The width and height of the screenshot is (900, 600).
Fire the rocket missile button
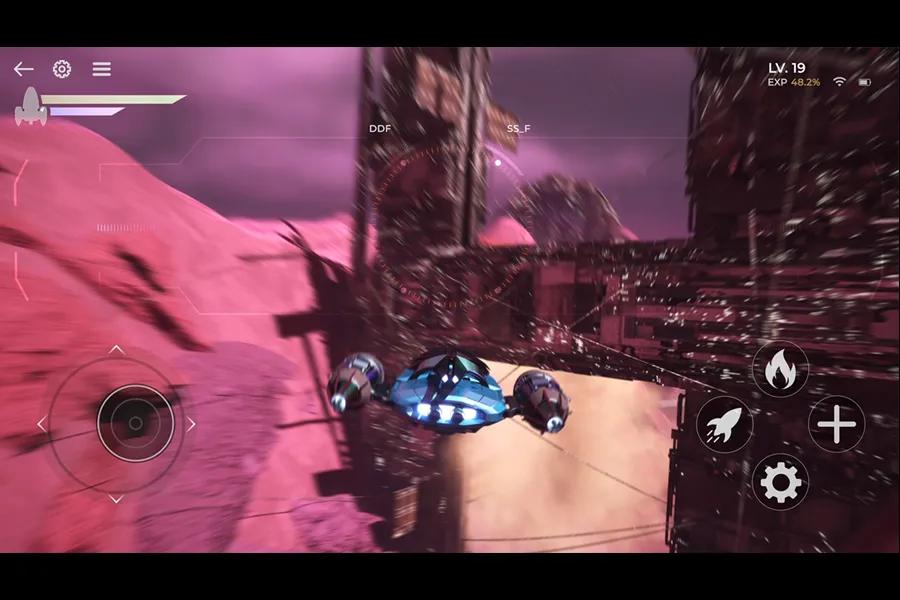(x=724, y=425)
